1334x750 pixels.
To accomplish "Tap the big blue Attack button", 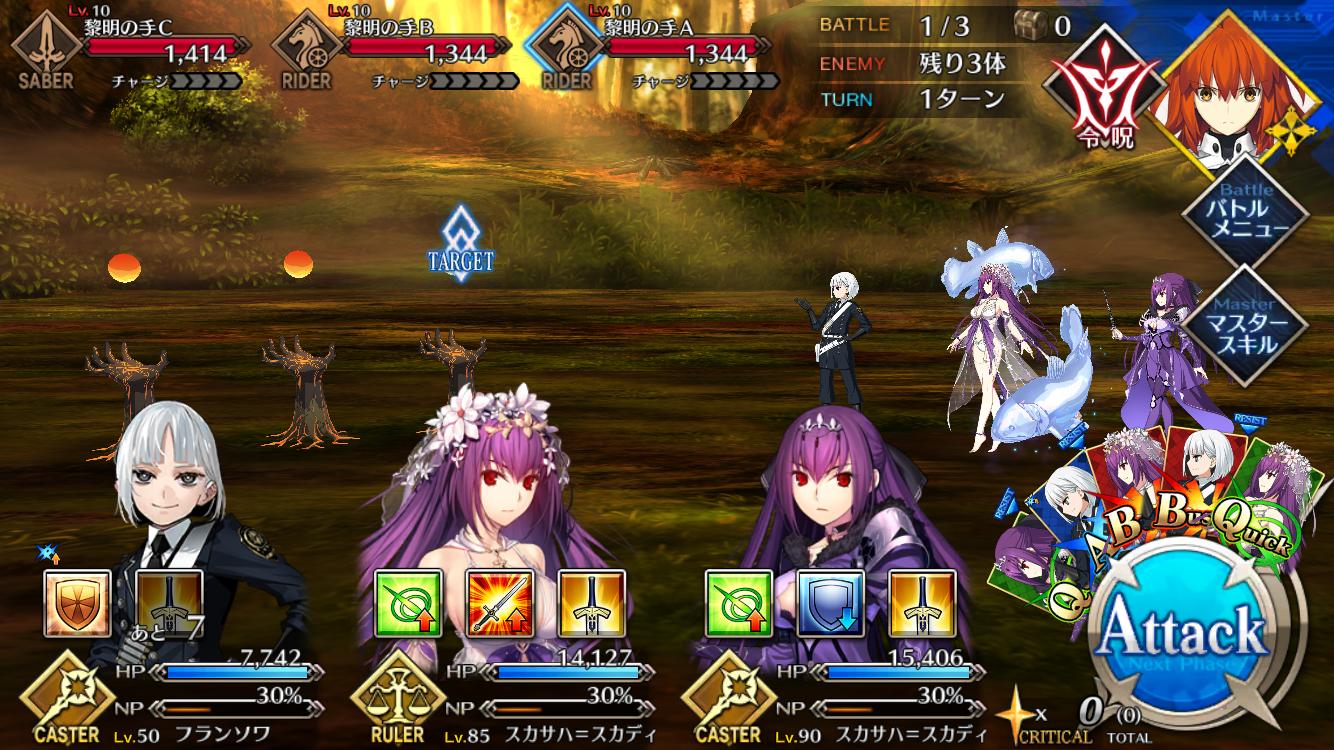I will (x=1184, y=631).
